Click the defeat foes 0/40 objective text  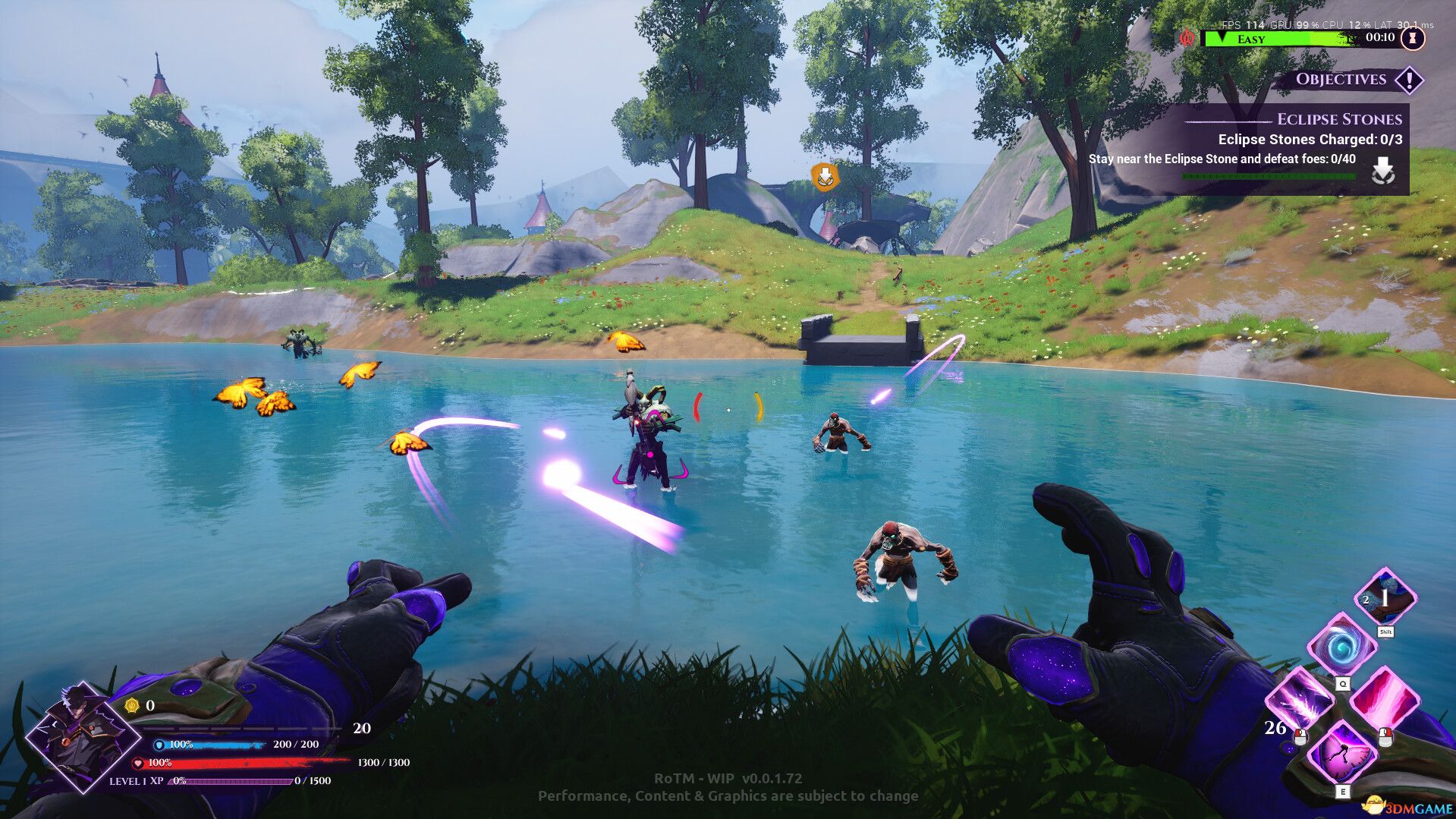[1222, 159]
